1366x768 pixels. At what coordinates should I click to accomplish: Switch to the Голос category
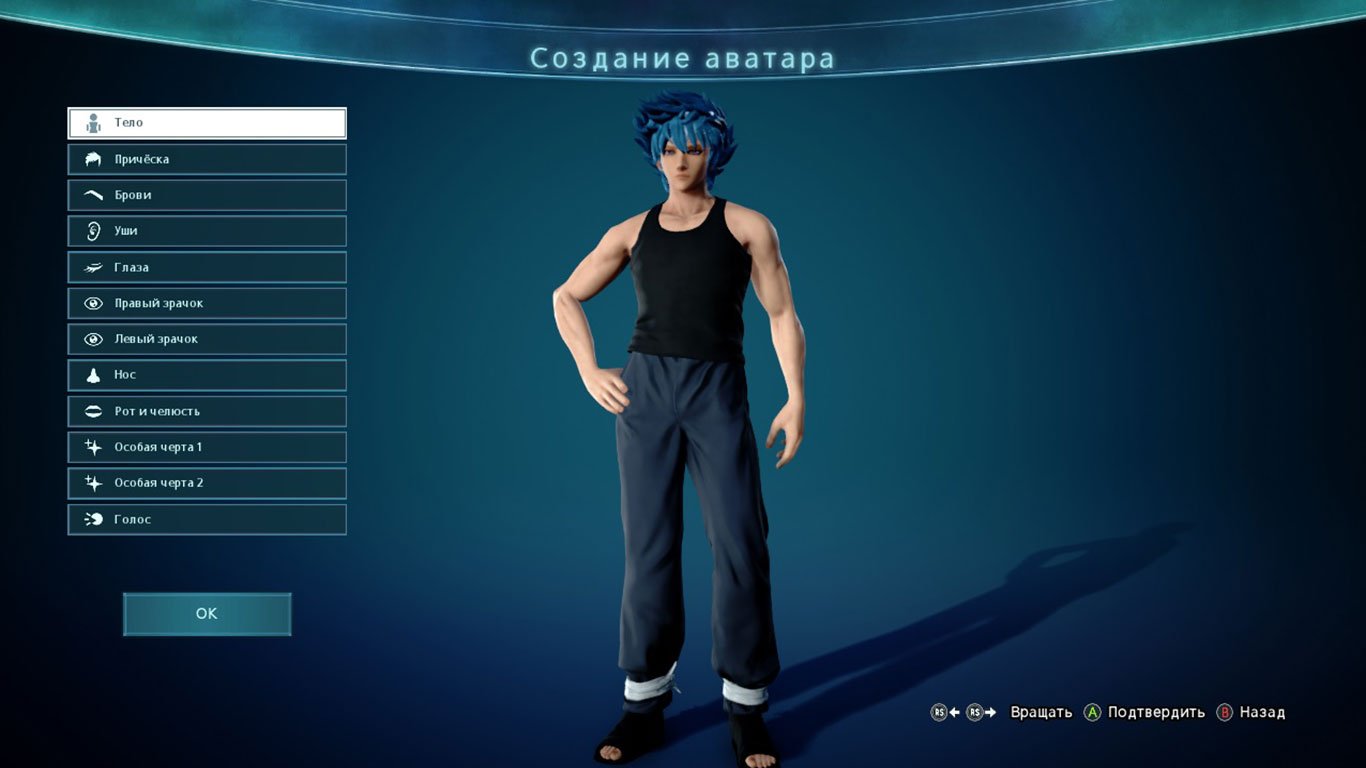click(207, 519)
